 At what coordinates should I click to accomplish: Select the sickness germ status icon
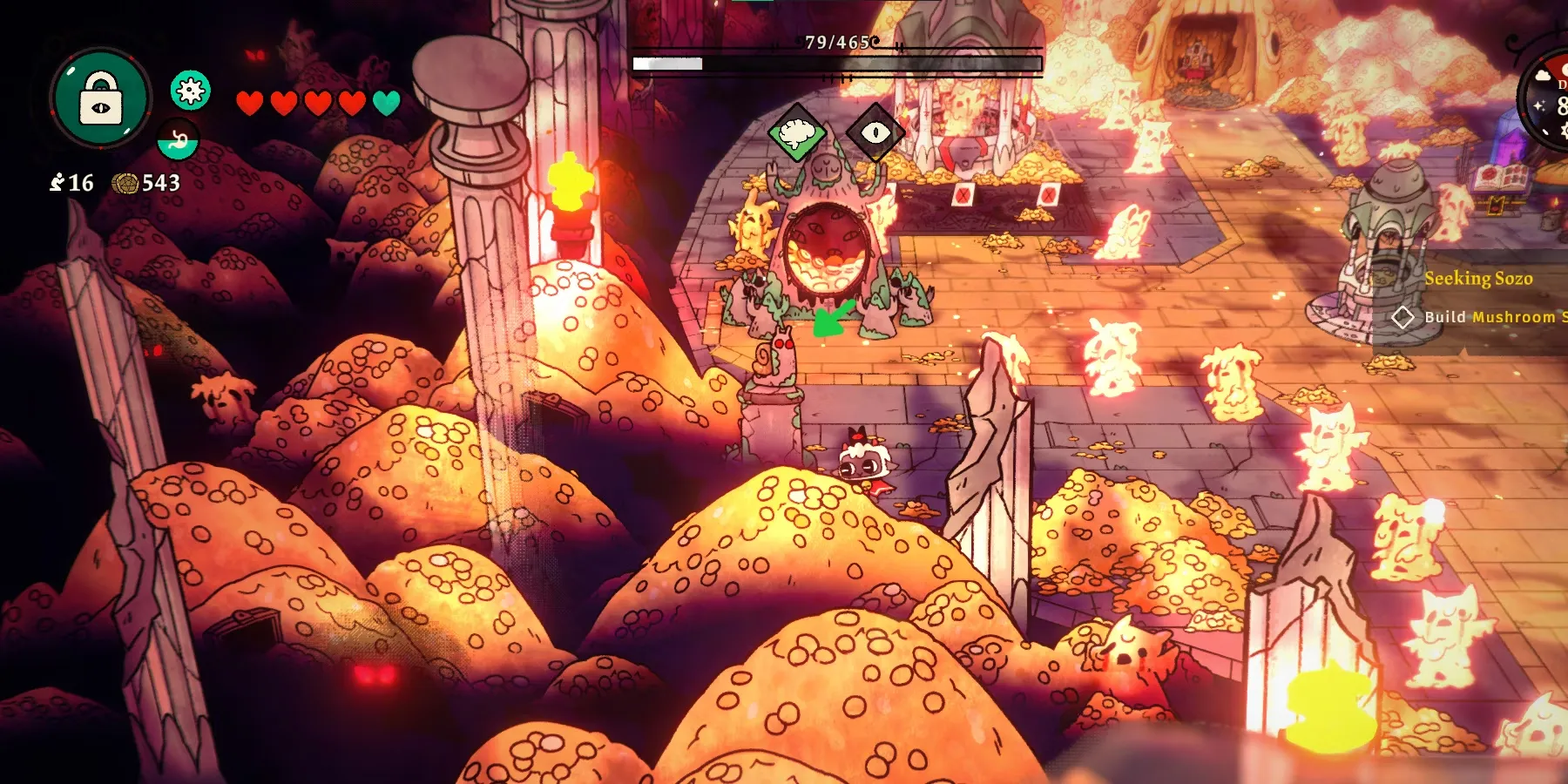click(x=191, y=90)
